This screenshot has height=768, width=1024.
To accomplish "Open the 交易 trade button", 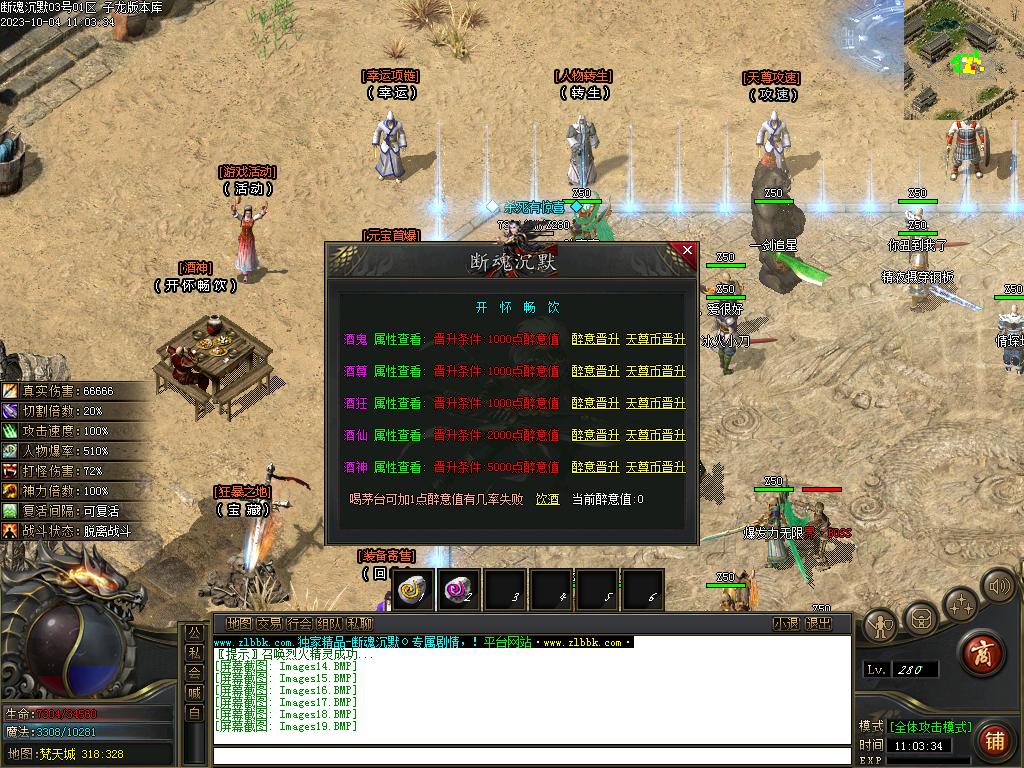I will pyautogui.click(x=268, y=623).
